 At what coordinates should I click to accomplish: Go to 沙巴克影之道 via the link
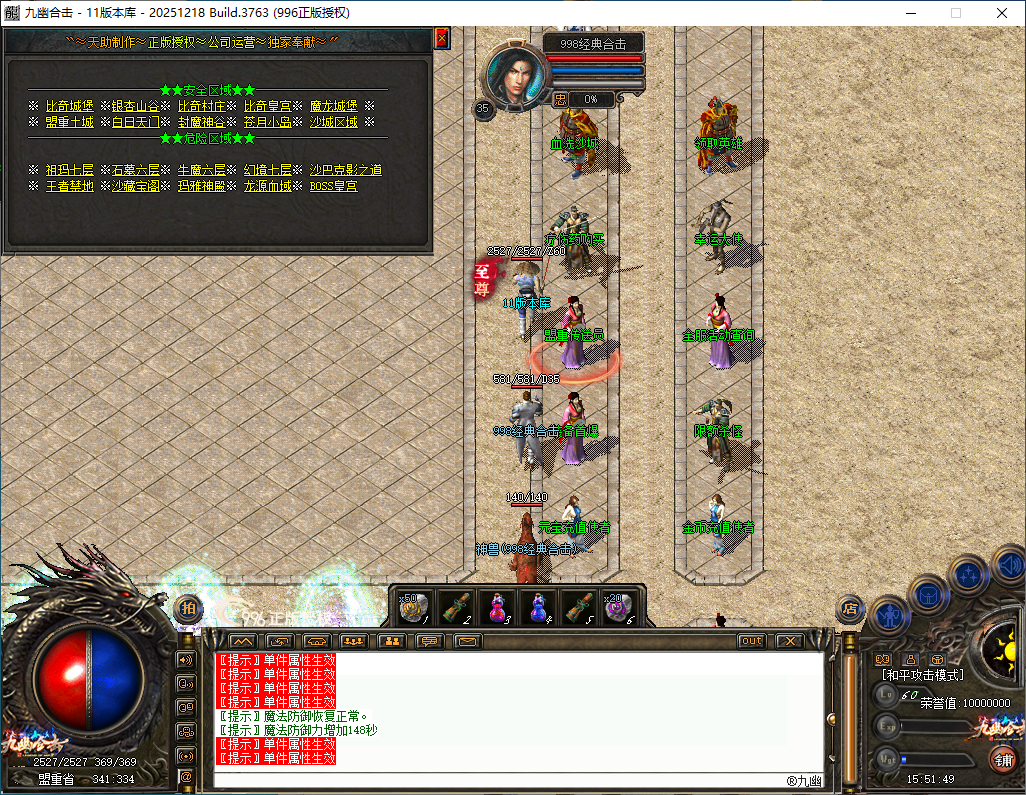(x=345, y=170)
